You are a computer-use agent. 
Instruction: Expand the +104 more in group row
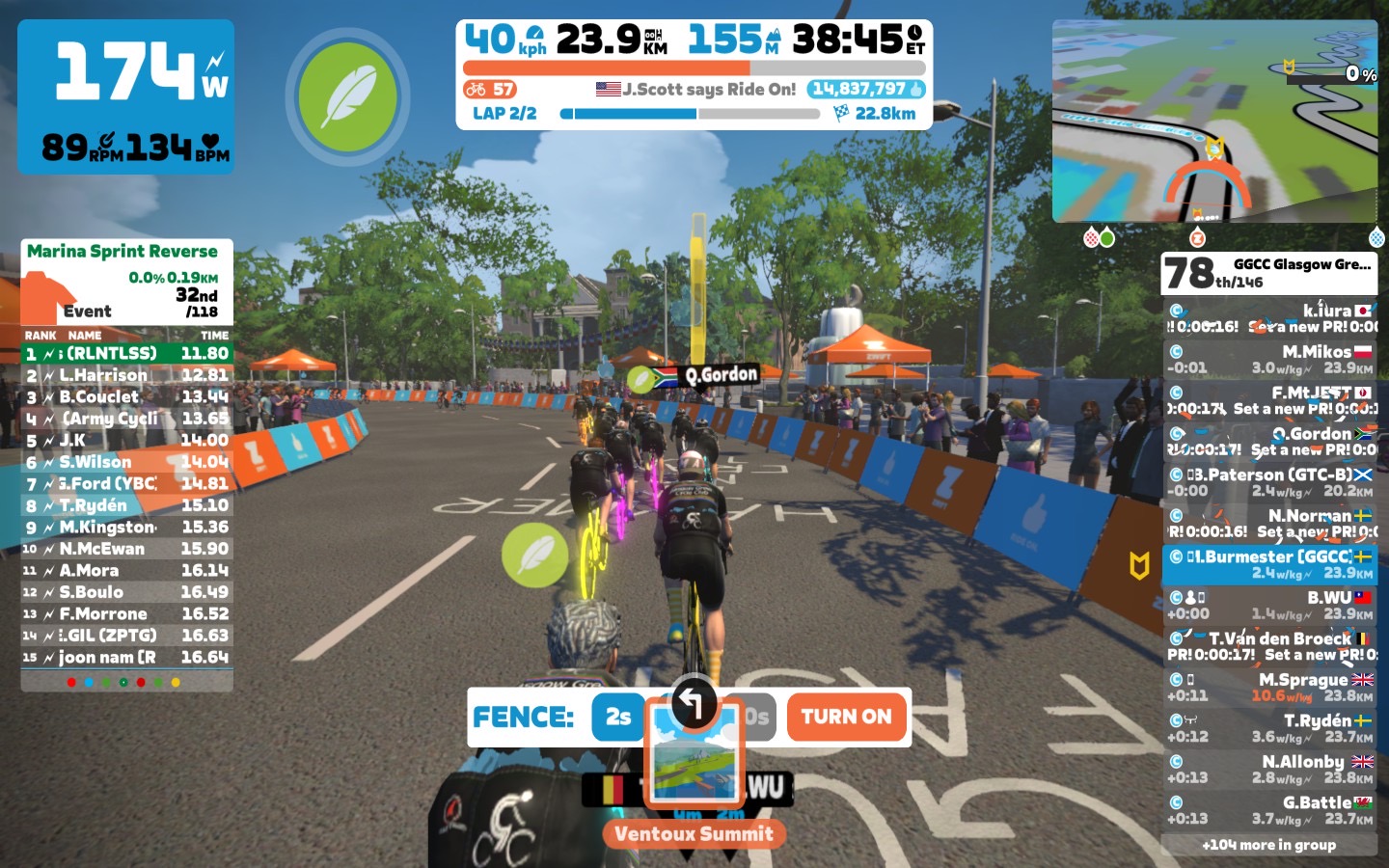pyautogui.click(x=1269, y=845)
